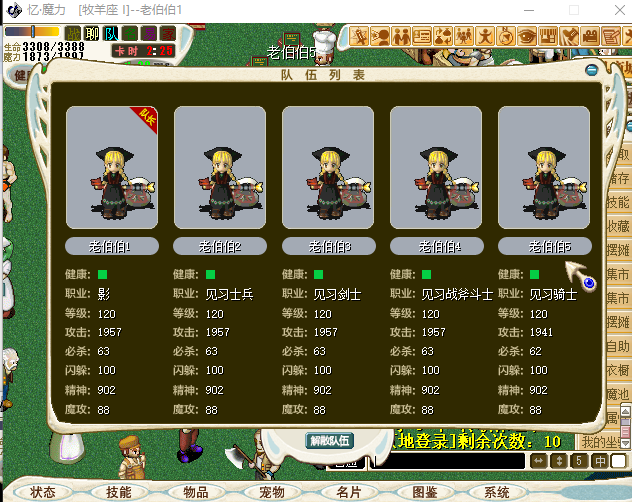This screenshot has height=502, width=632.
Task: Toggle the 聊 chat button
Action: pos(92,34)
